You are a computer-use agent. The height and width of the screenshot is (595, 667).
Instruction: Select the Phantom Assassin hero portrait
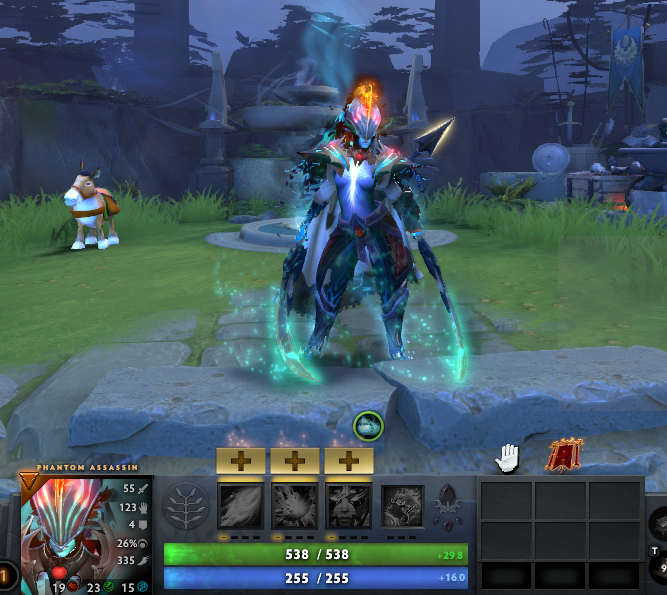coord(67,532)
